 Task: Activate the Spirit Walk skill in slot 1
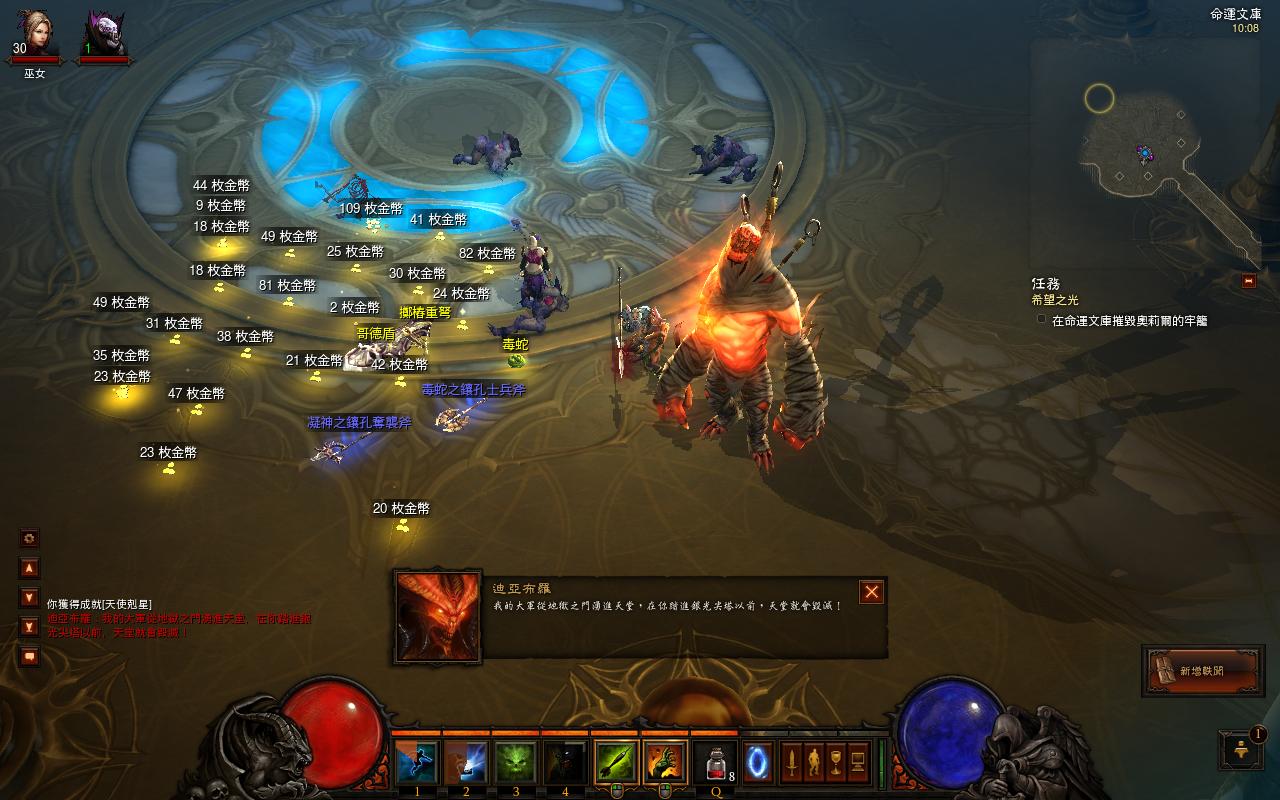pos(416,762)
